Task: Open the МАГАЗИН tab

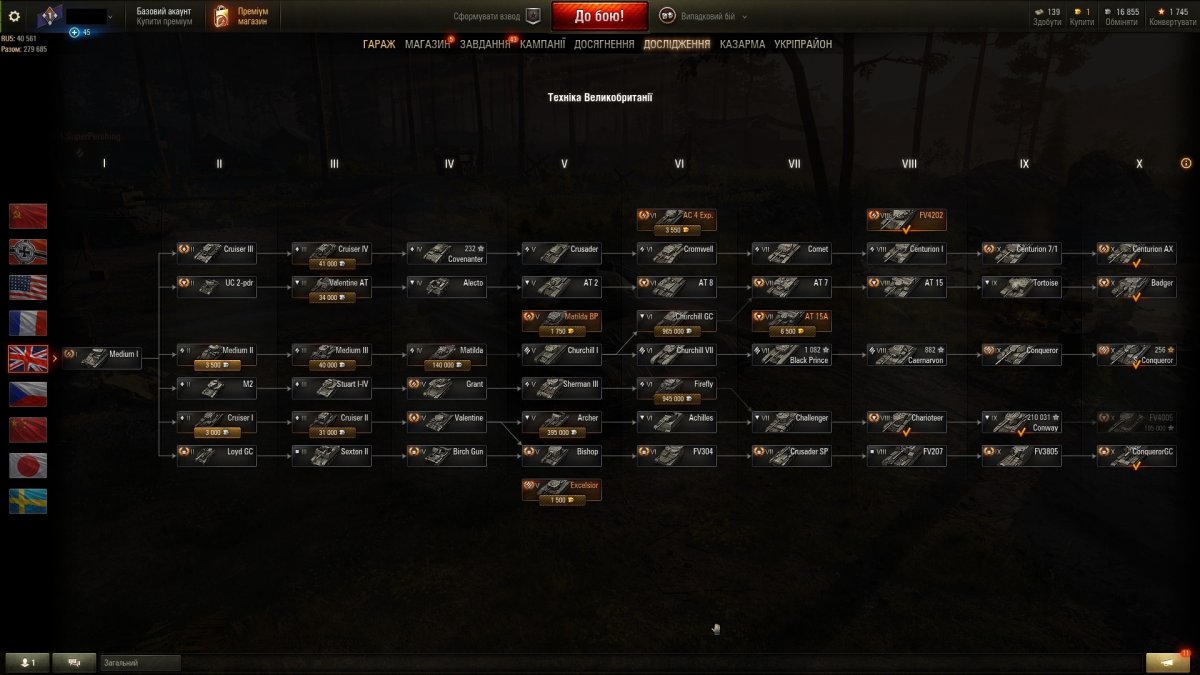Action: click(427, 44)
